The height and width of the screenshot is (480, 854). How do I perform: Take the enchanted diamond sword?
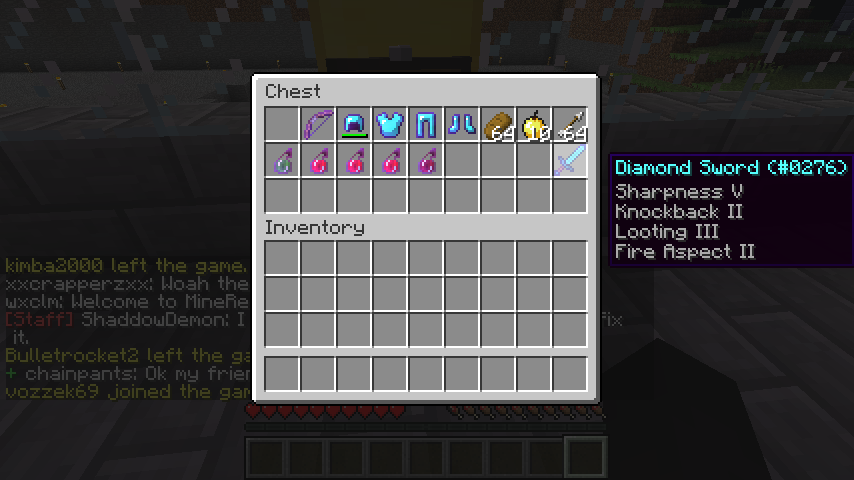[x=570, y=161]
